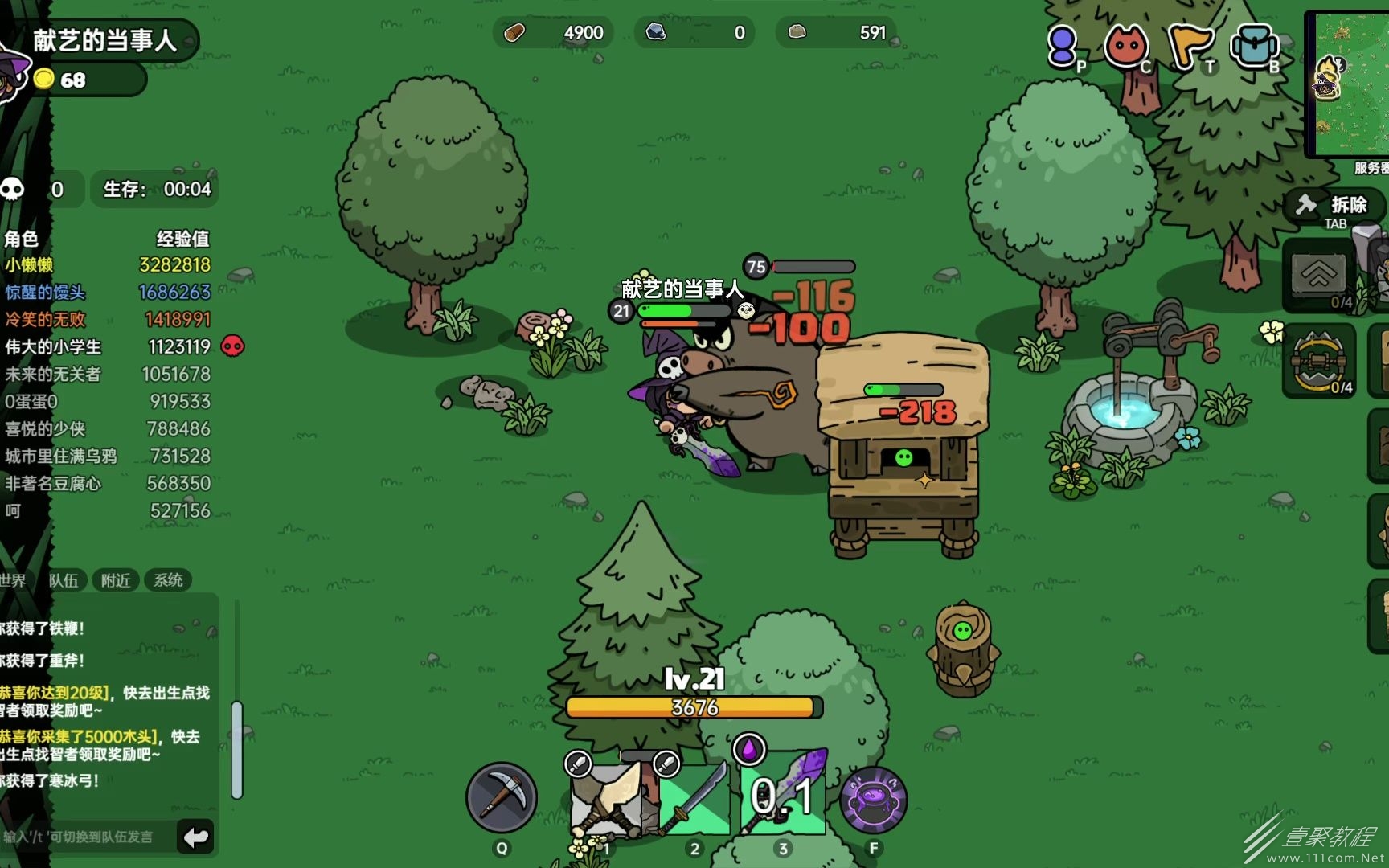Viewport: 1389px width, 868px height.
Task: Switch to the 附近 chat tab
Action: (116, 580)
